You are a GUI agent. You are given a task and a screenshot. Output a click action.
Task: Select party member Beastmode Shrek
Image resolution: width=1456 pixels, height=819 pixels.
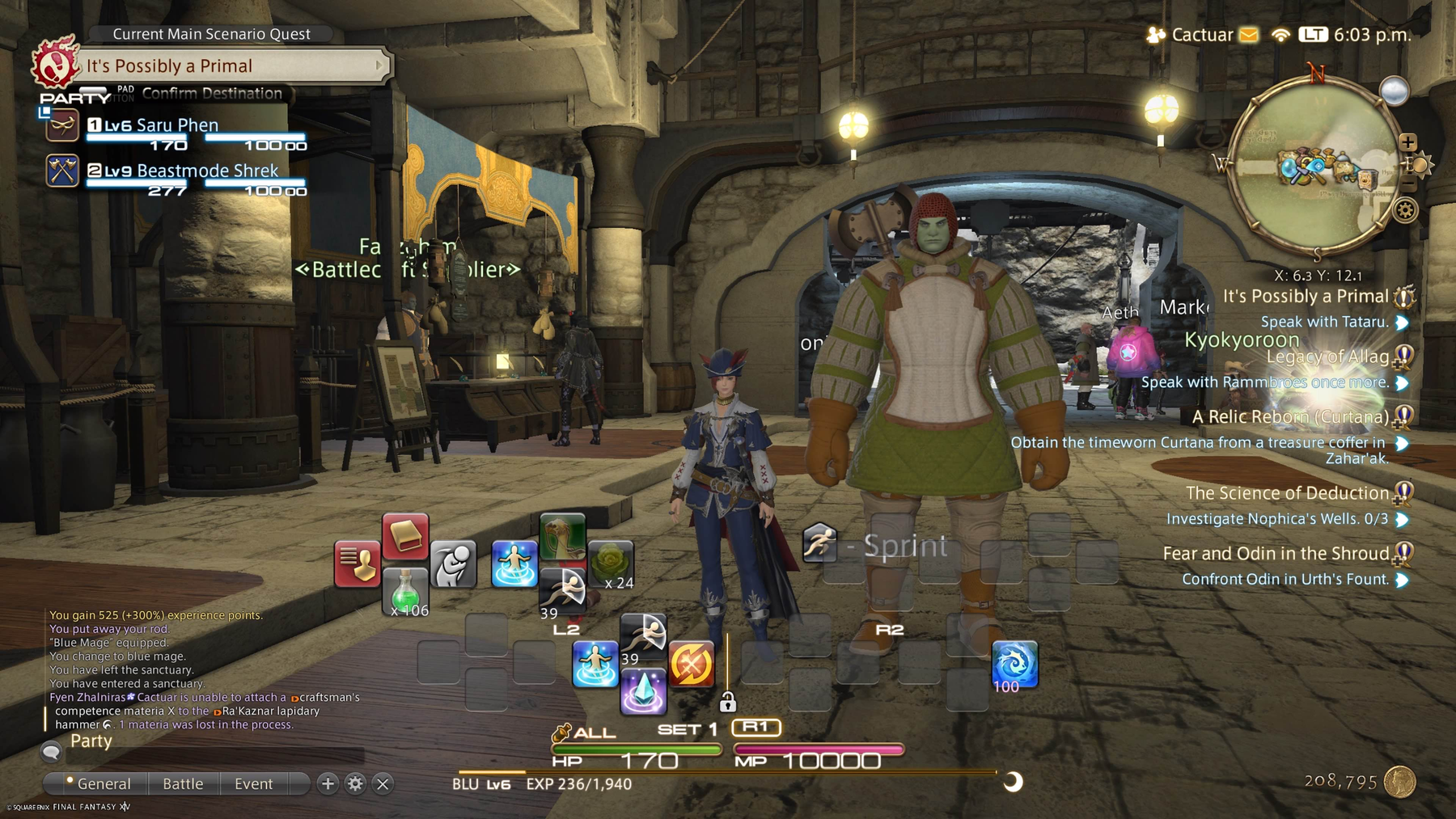(x=207, y=171)
